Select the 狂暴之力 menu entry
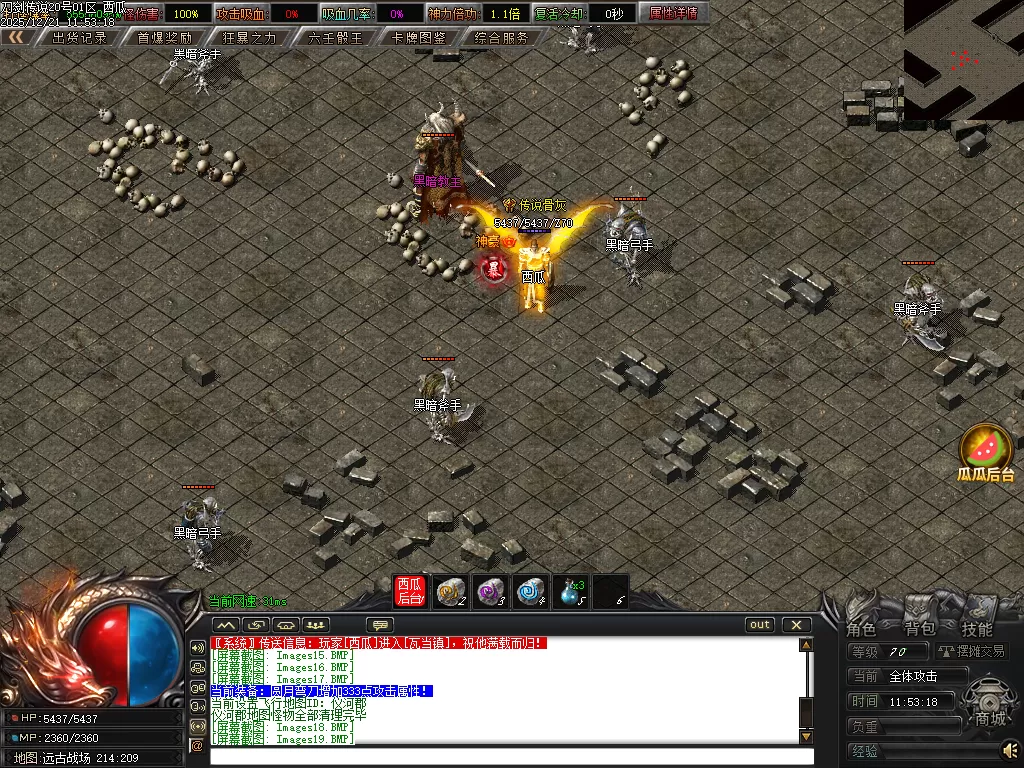The width and height of the screenshot is (1024, 768). point(249,38)
